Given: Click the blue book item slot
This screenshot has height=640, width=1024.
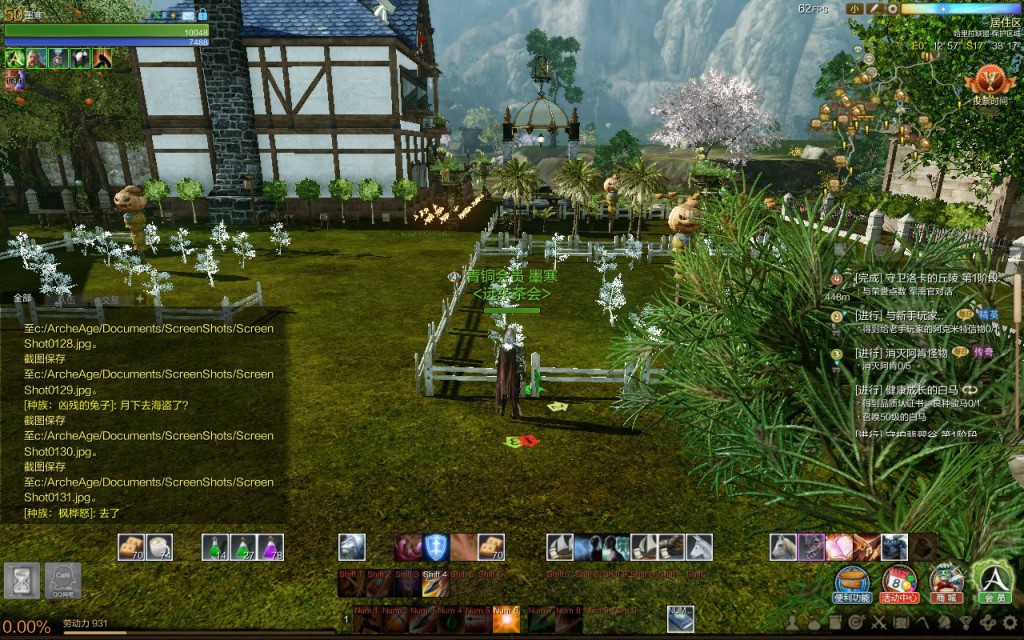Looking at the screenshot, I should (x=680, y=612).
